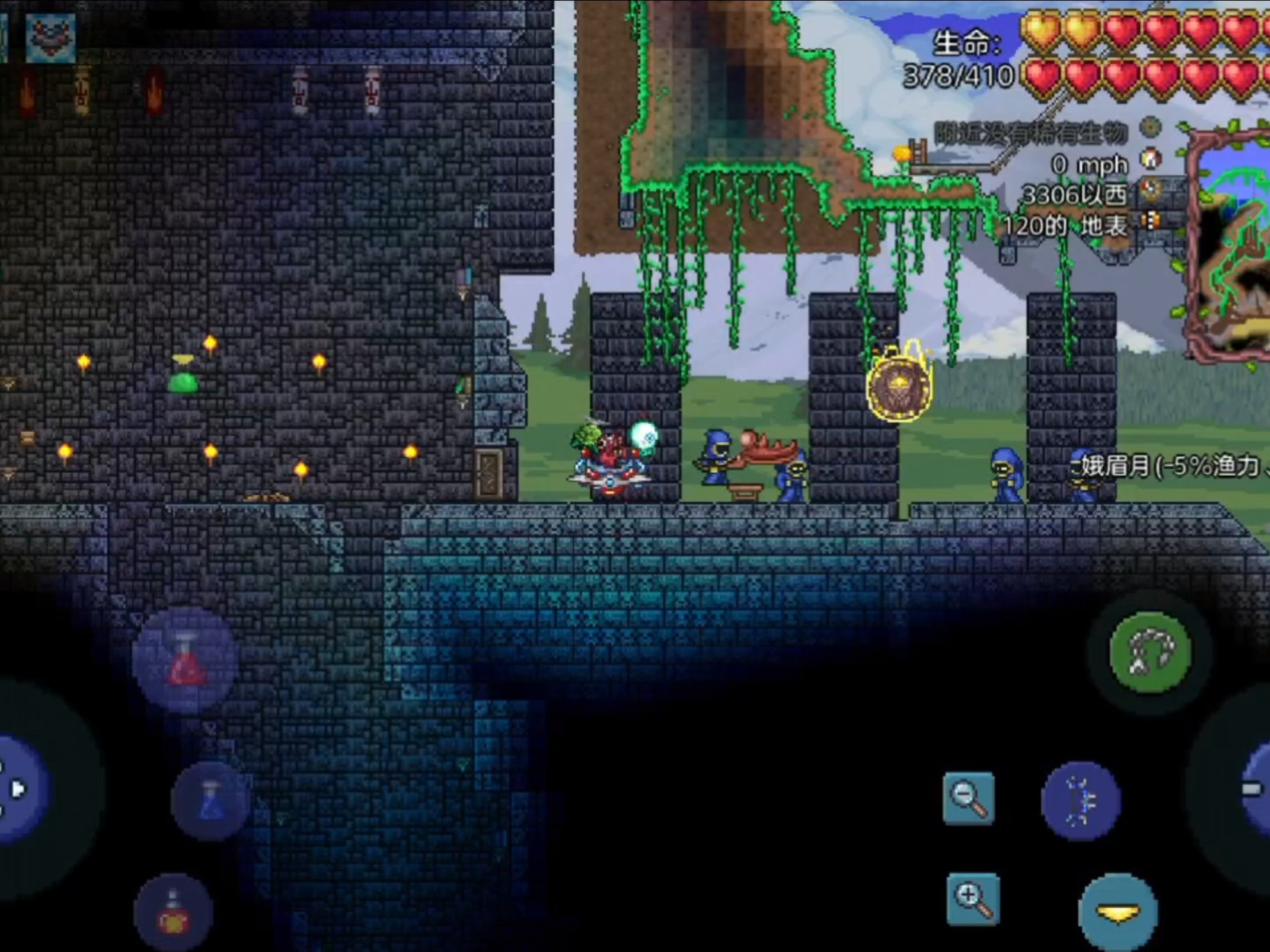
Task: Tap the yellow down-arrow button
Action: click(1118, 914)
